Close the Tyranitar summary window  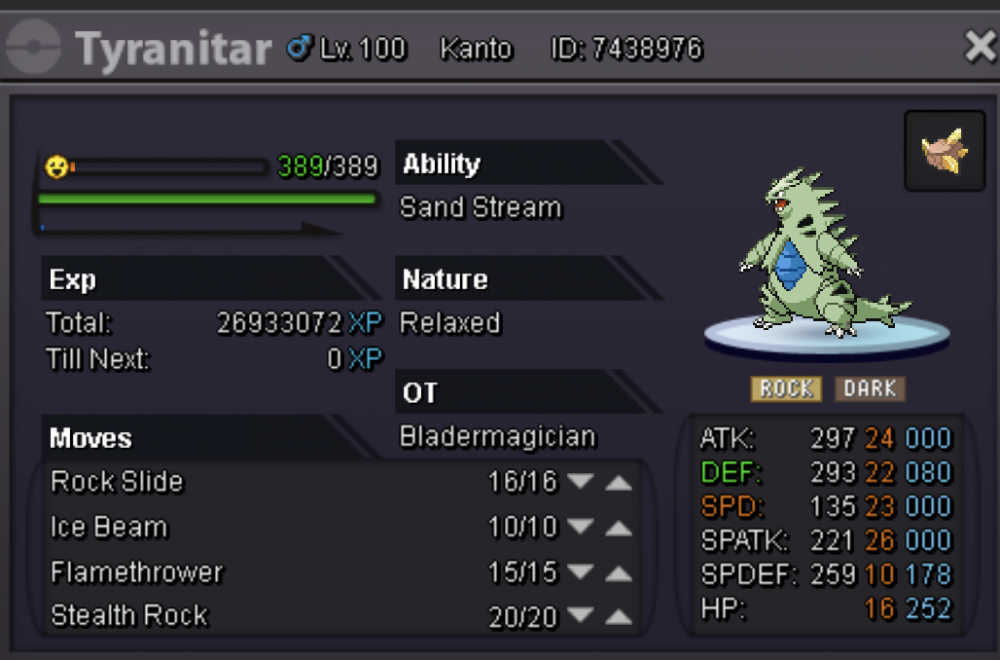[979, 47]
